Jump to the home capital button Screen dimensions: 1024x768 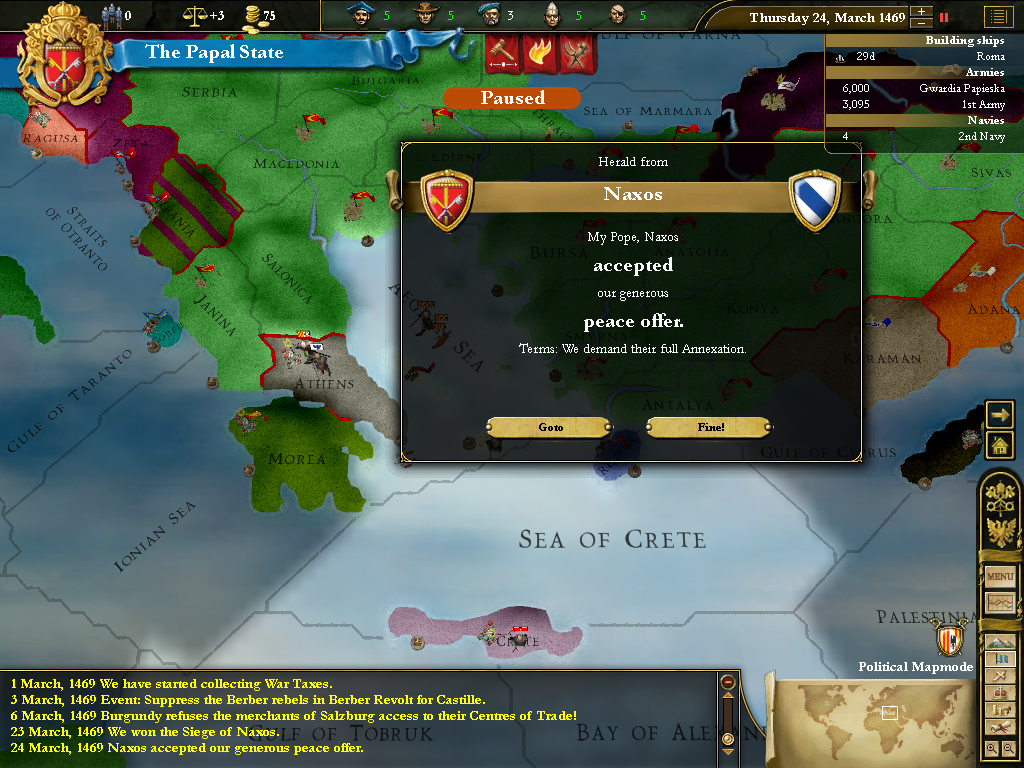[999, 445]
